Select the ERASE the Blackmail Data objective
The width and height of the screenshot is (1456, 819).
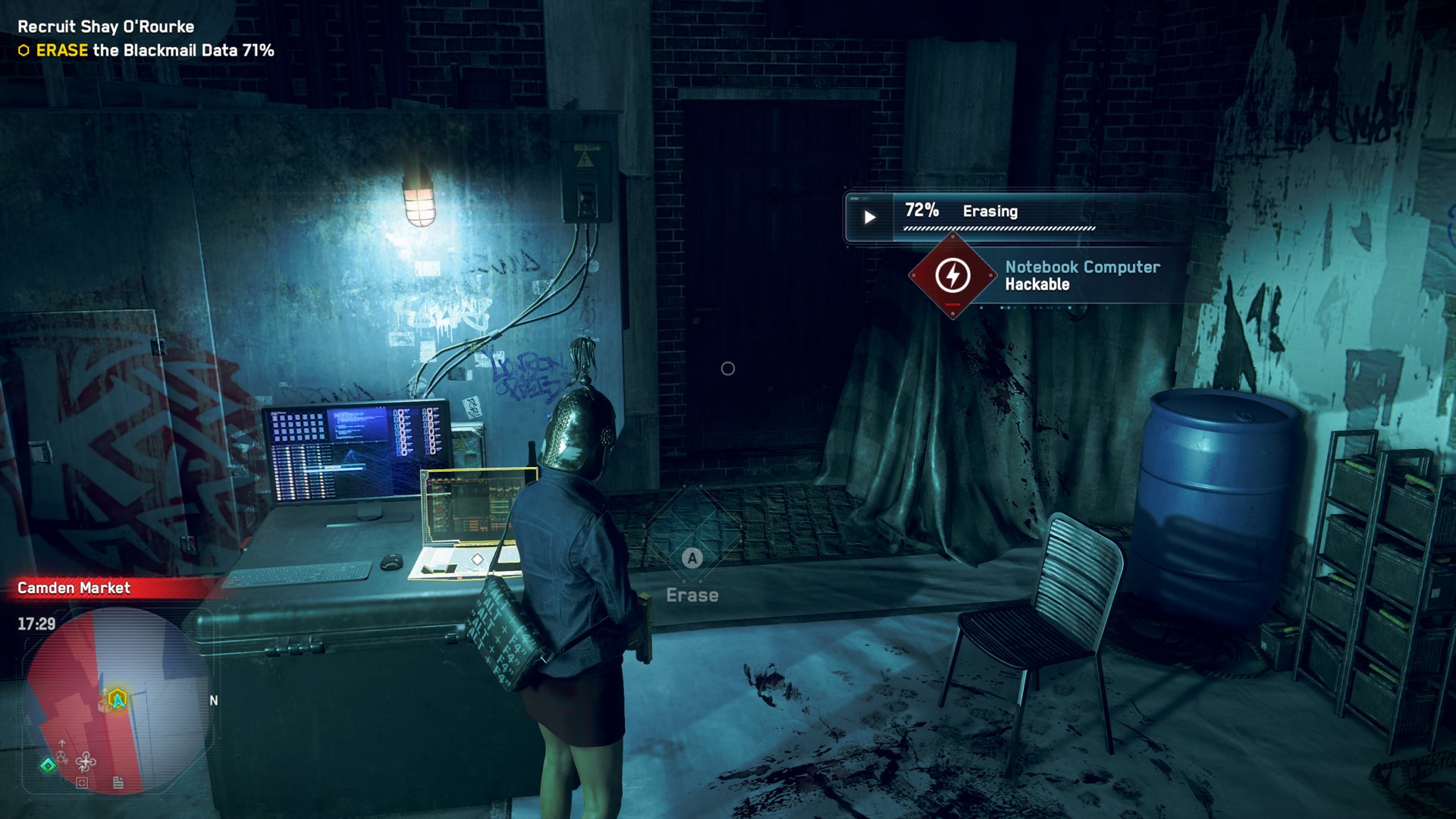155,51
